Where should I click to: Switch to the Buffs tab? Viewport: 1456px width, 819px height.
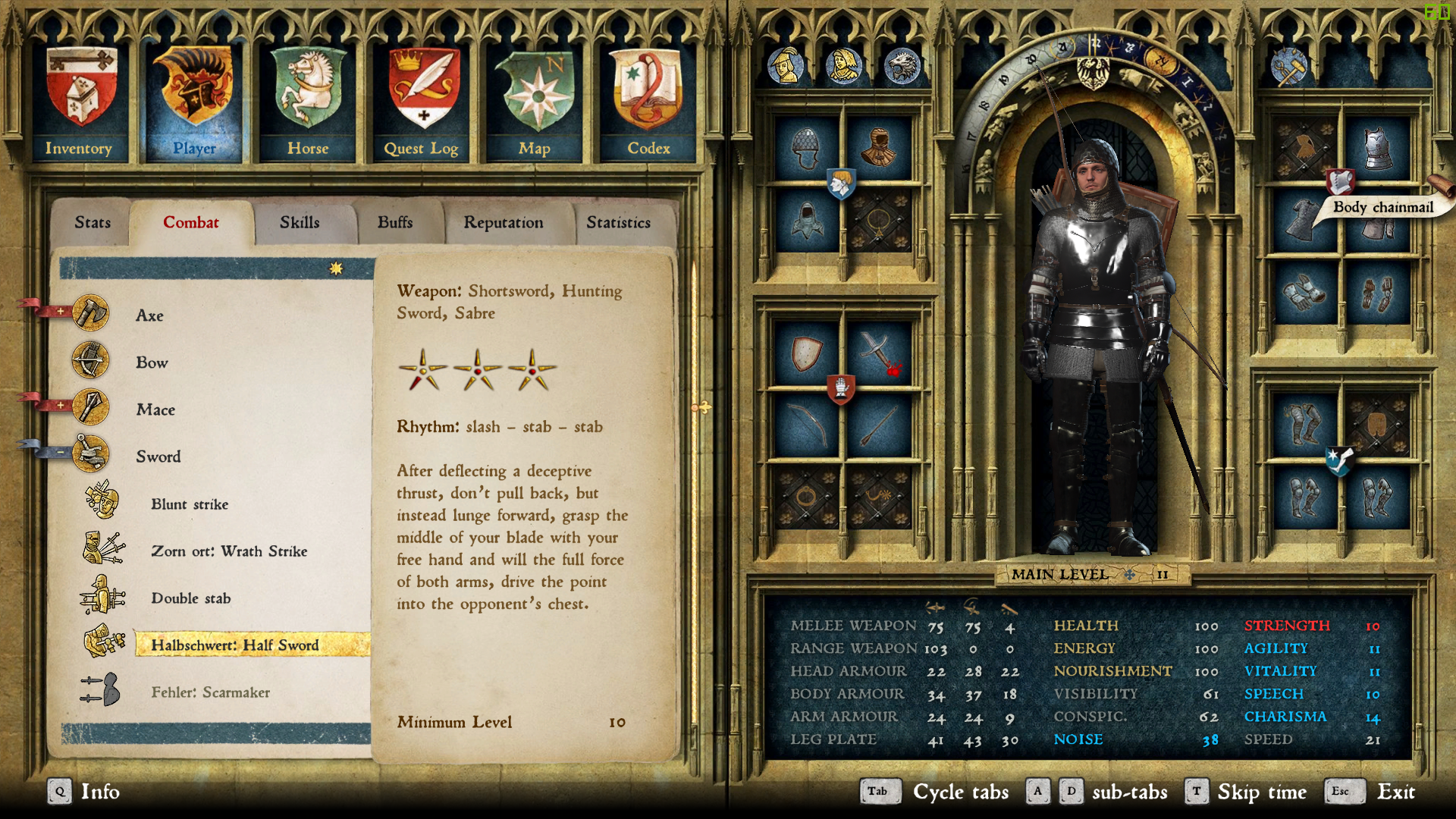click(x=395, y=223)
